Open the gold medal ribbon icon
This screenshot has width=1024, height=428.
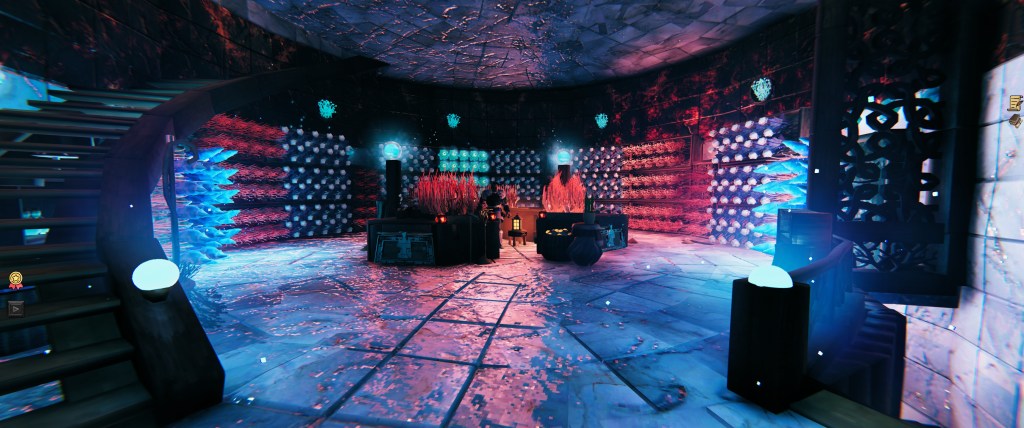click(x=16, y=279)
